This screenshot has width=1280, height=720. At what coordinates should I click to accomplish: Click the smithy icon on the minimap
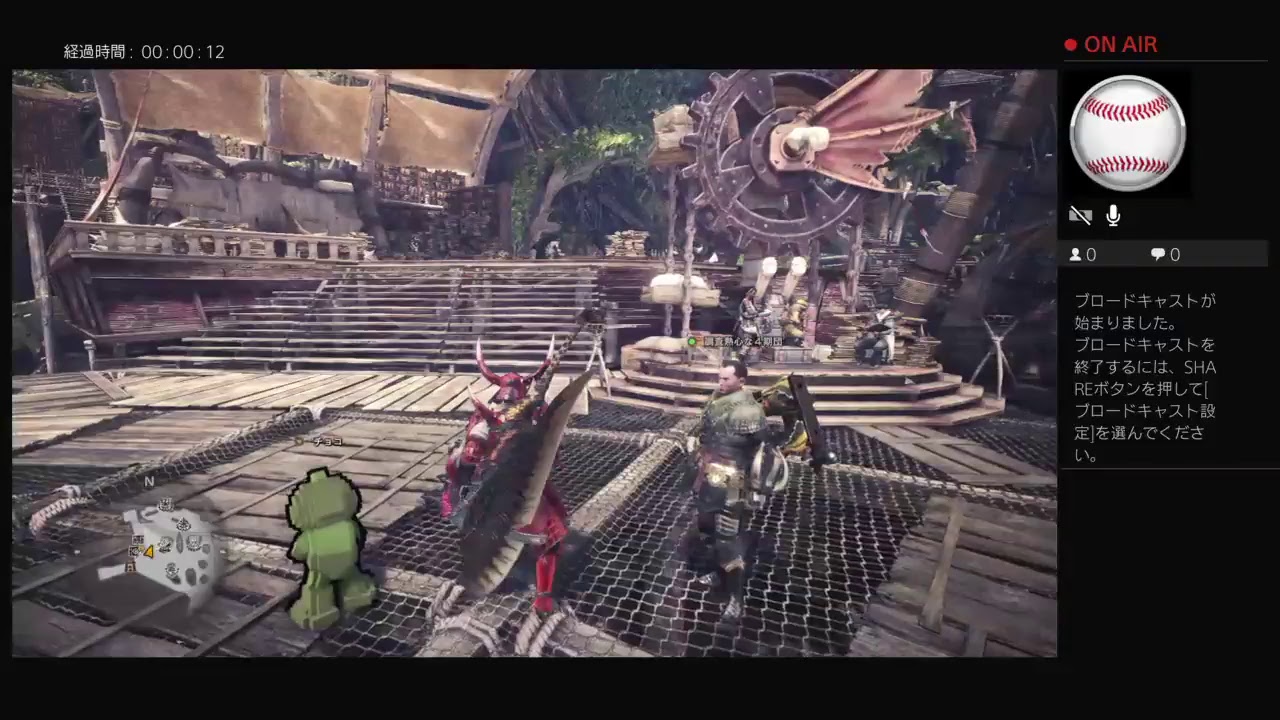point(194,544)
